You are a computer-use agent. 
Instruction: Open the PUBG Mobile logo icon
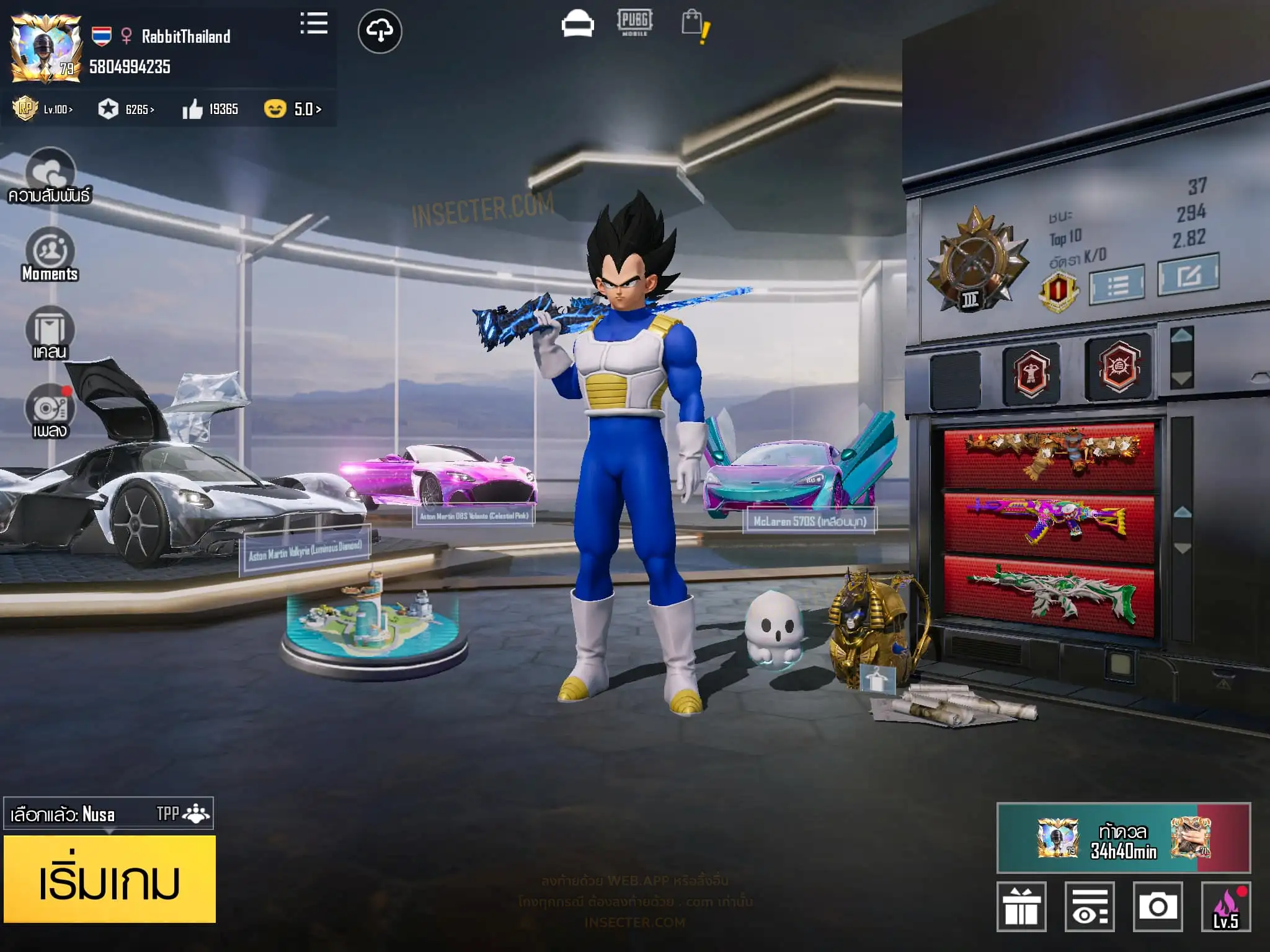634,23
